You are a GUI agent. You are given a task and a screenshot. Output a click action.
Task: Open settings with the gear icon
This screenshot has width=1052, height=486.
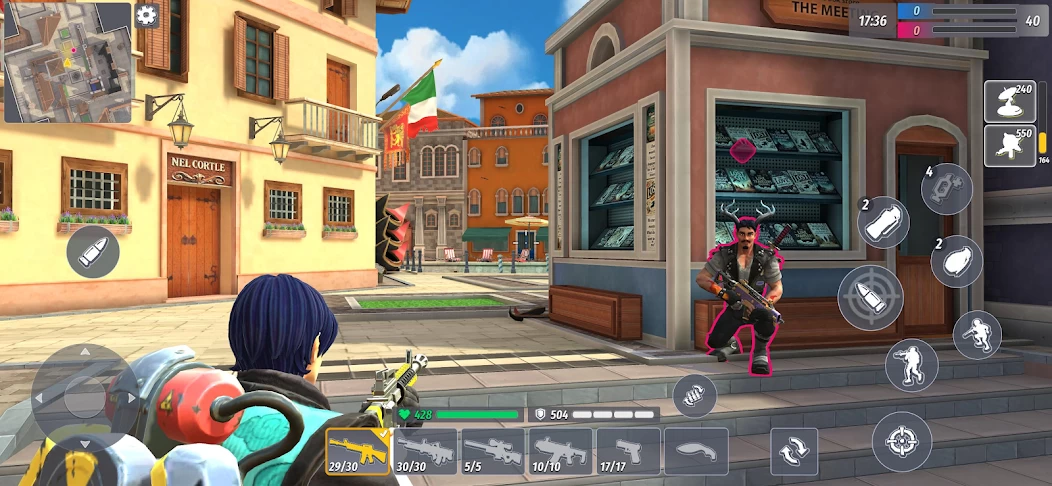(147, 15)
